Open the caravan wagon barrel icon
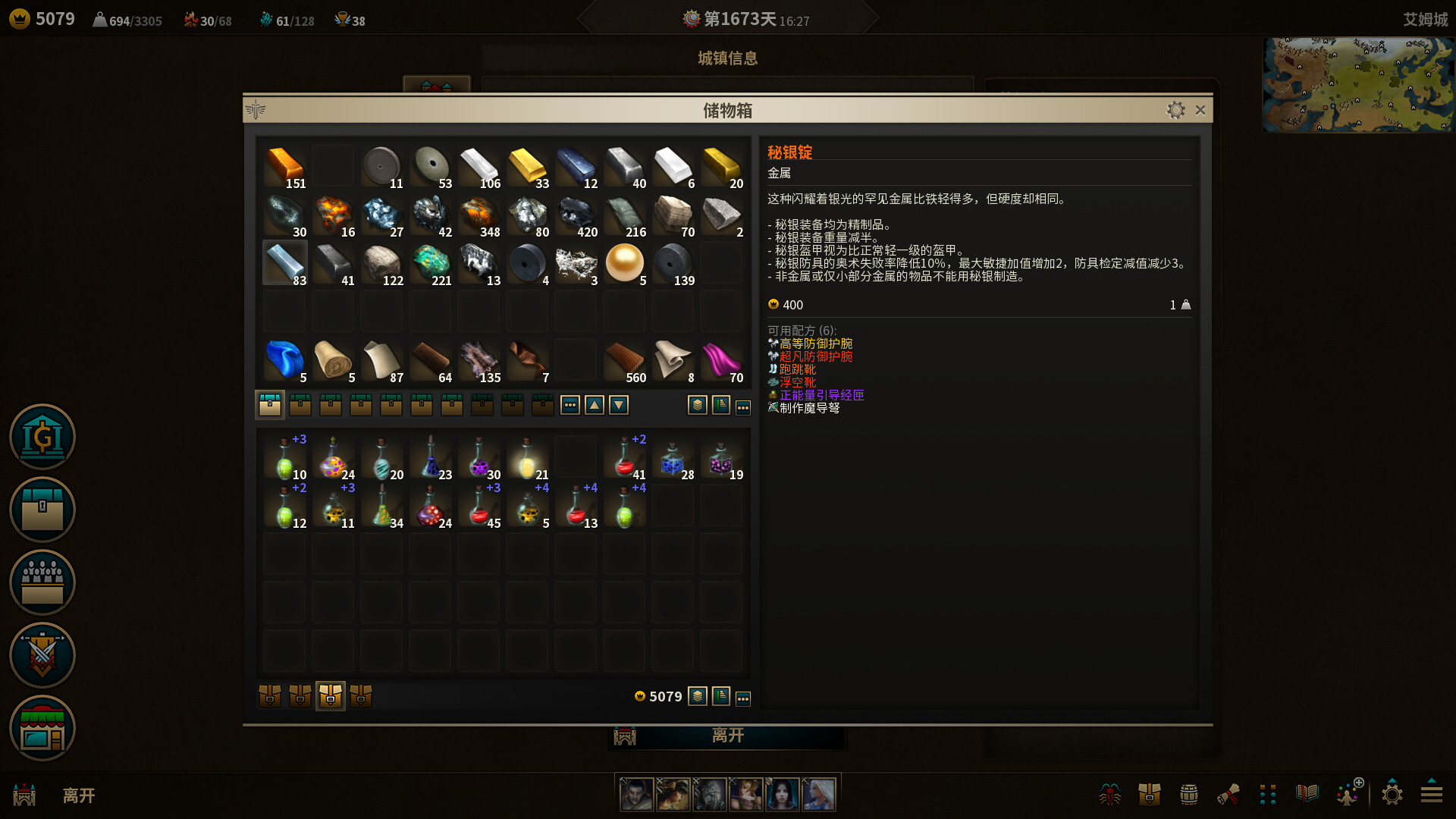Image resolution: width=1456 pixels, height=819 pixels. pyautogui.click(x=1187, y=794)
